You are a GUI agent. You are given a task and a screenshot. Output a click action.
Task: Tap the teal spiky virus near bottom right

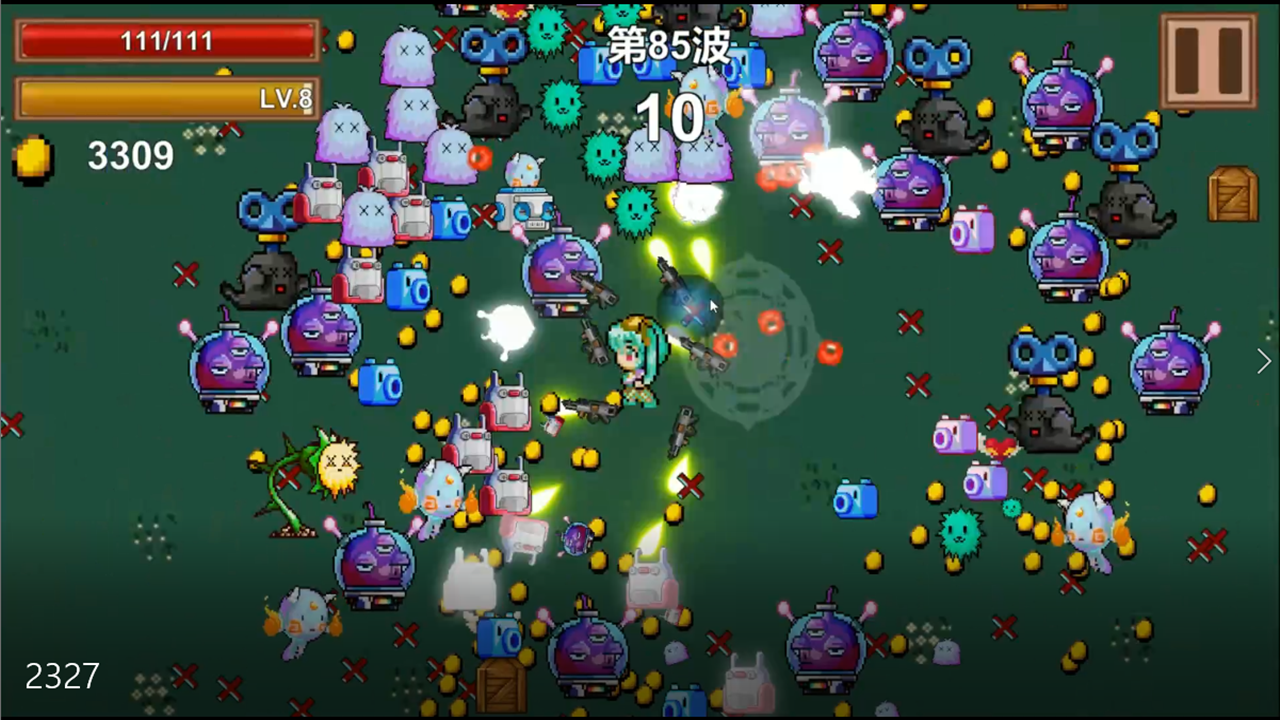(x=957, y=533)
